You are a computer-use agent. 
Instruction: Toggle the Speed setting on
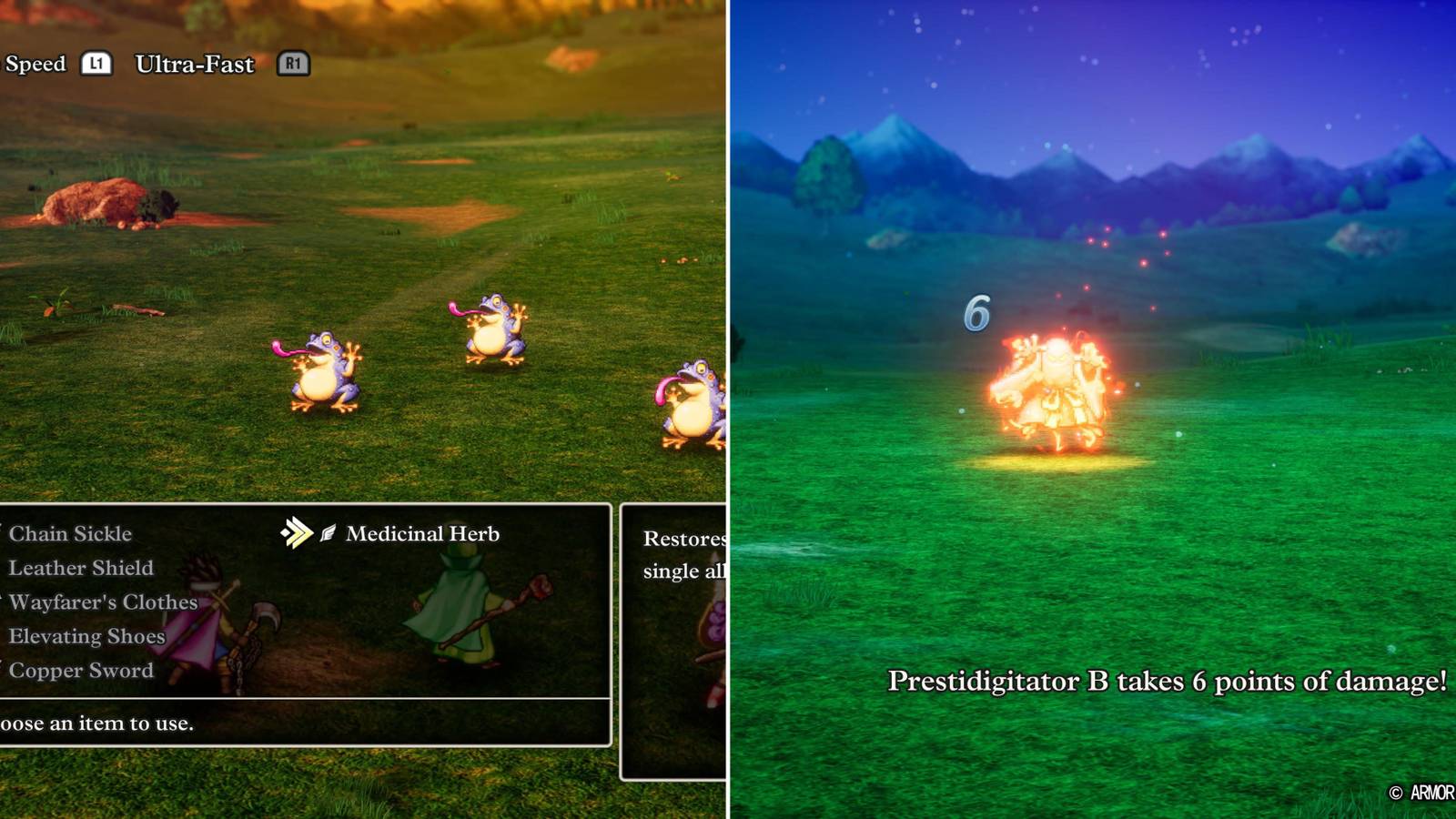[36, 64]
